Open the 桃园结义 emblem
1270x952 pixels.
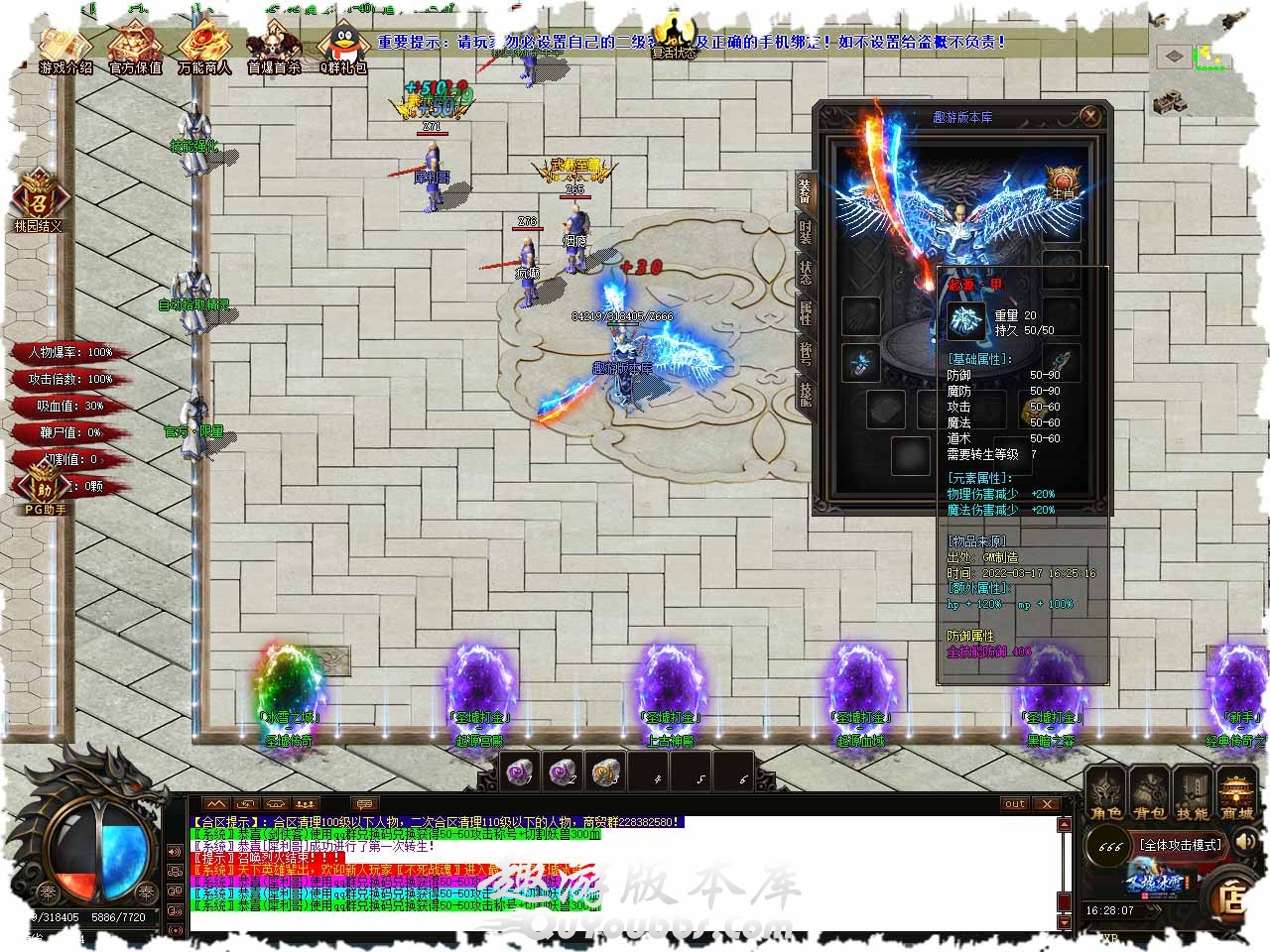38,201
